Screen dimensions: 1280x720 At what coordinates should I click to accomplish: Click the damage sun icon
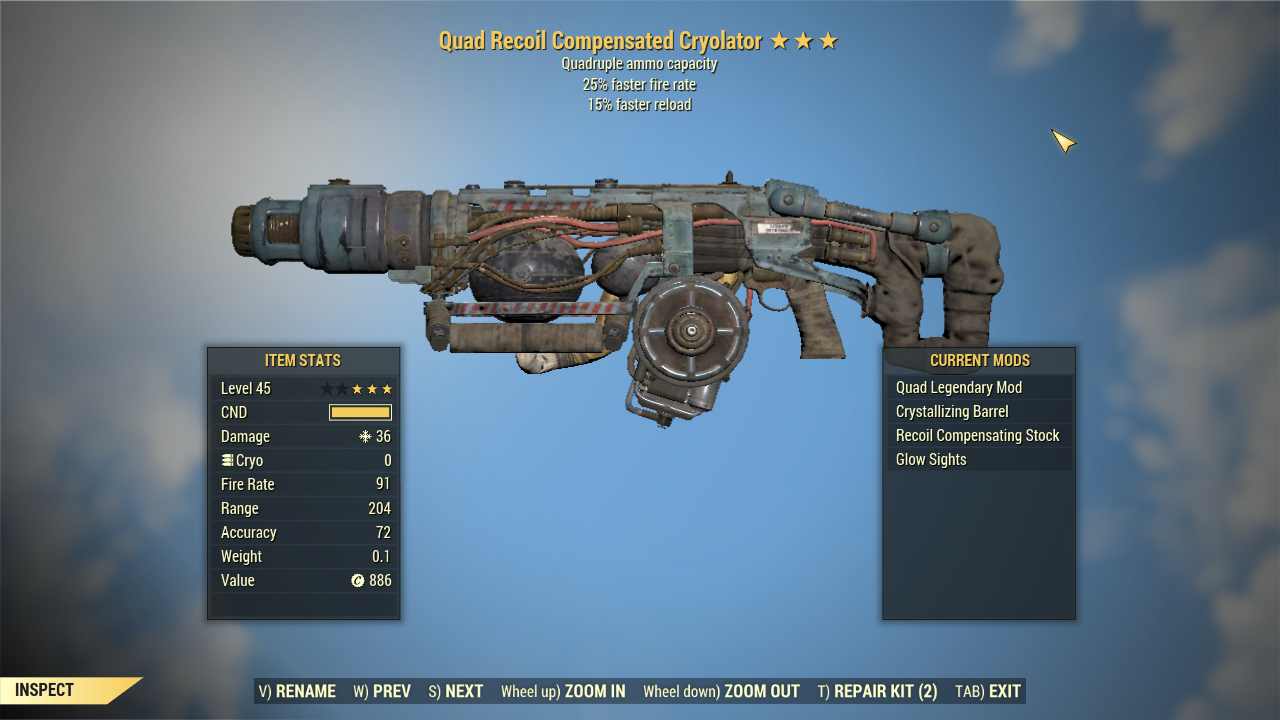pos(366,436)
